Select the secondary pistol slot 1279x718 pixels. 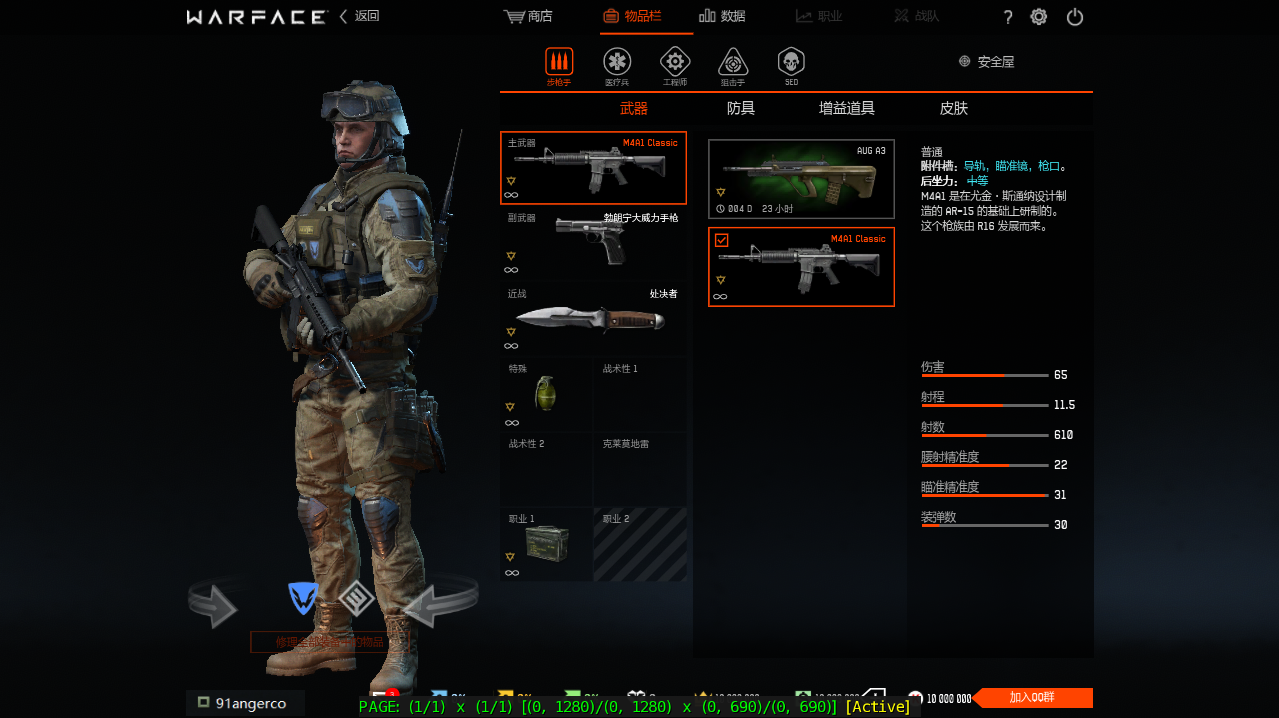[x=593, y=243]
